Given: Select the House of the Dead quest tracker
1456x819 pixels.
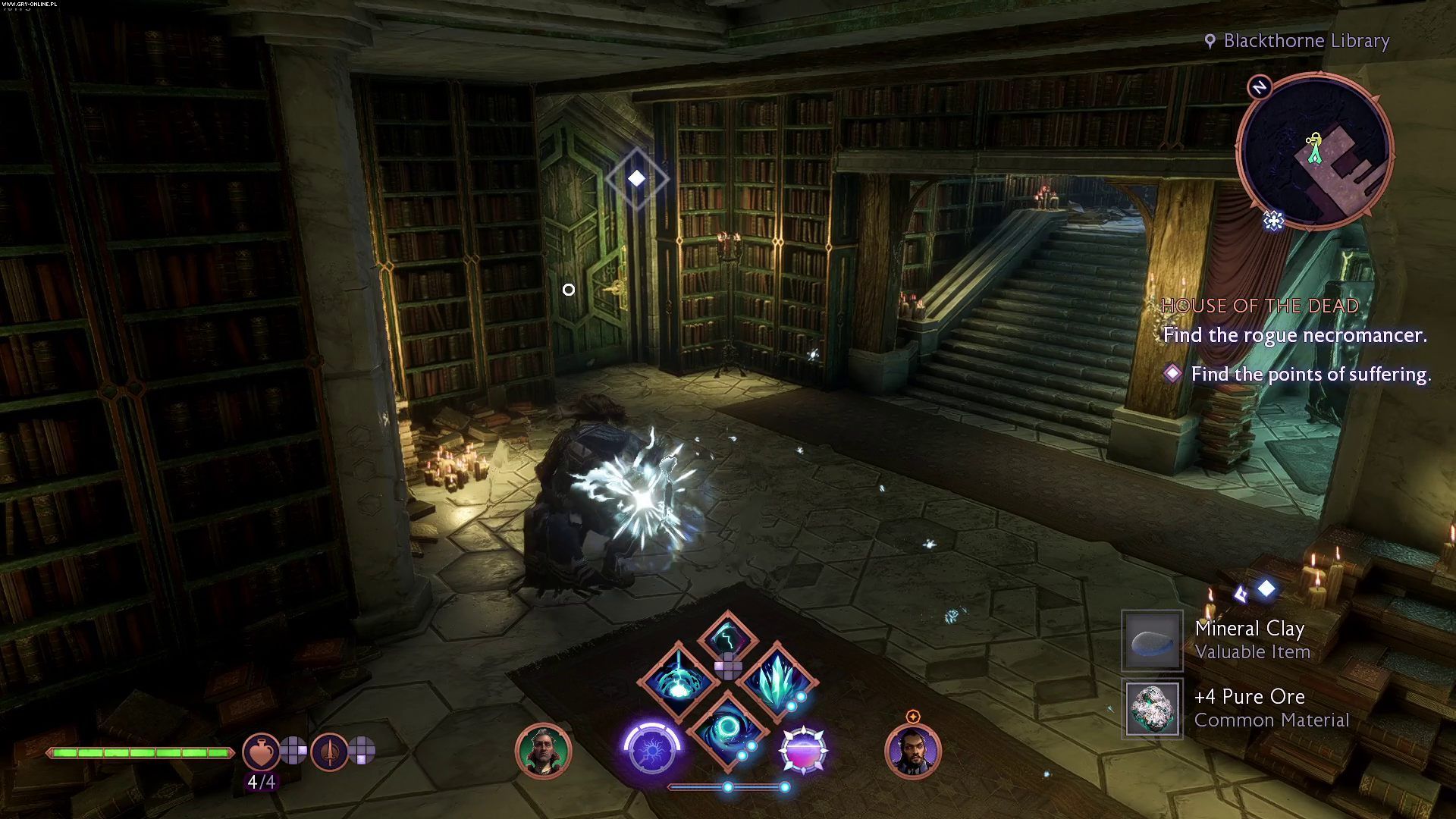Looking at the screenshot, I should pyautogui.click(x=1260, y=306).
